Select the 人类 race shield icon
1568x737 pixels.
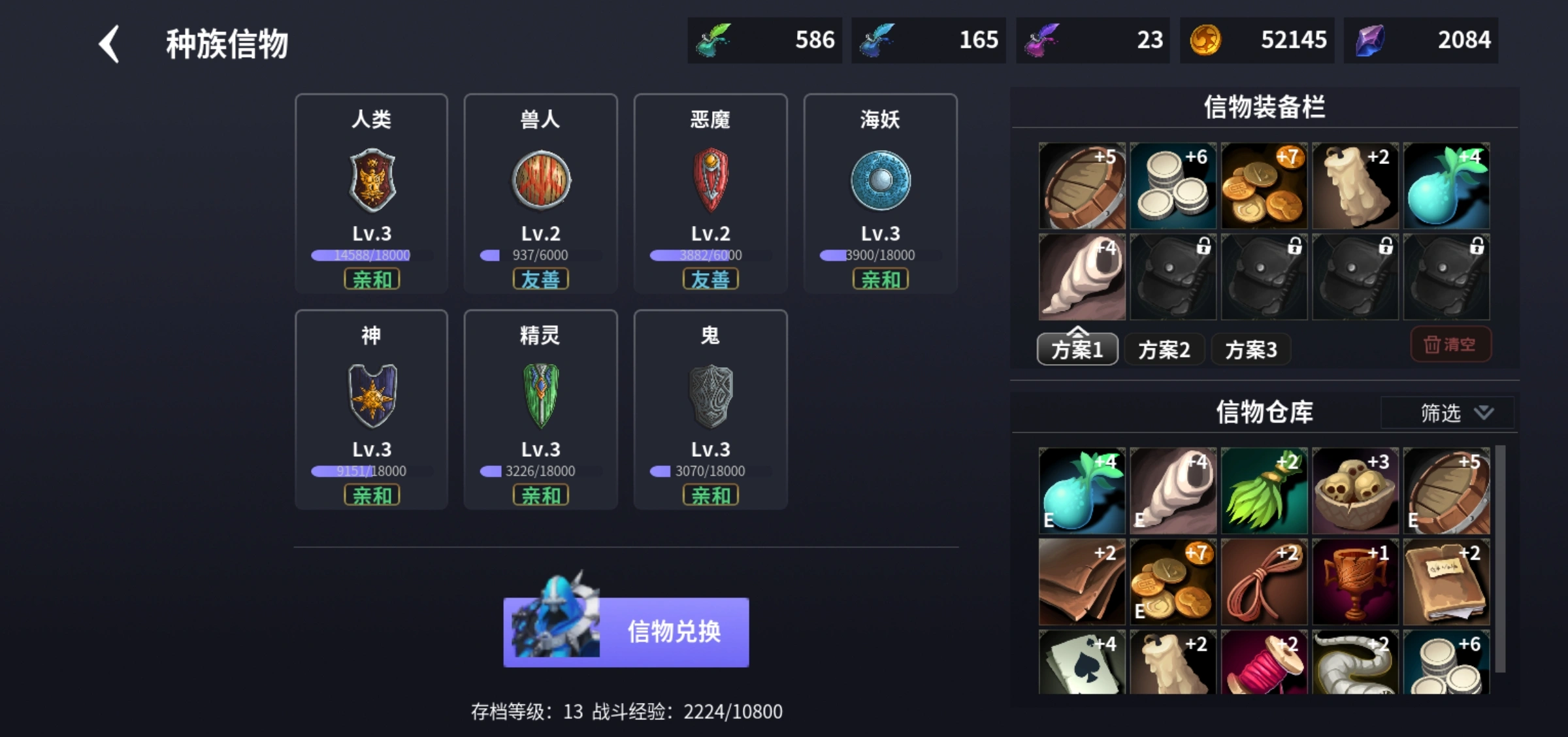pyautogui.click(x=371, y=181)
